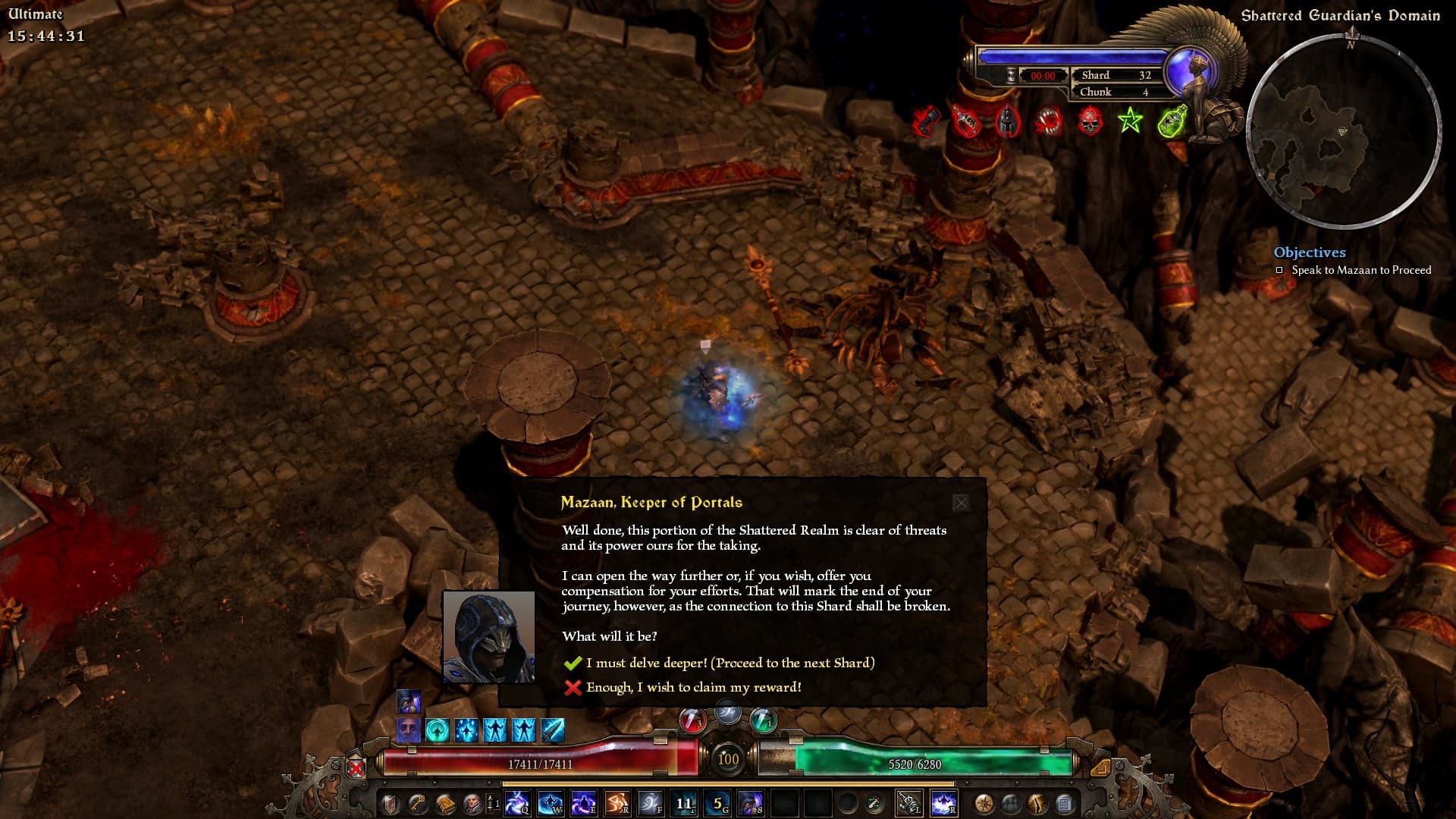Click the bald character portrait icon
Viewport: 1456px width, 819px height.
pos(472,803)
